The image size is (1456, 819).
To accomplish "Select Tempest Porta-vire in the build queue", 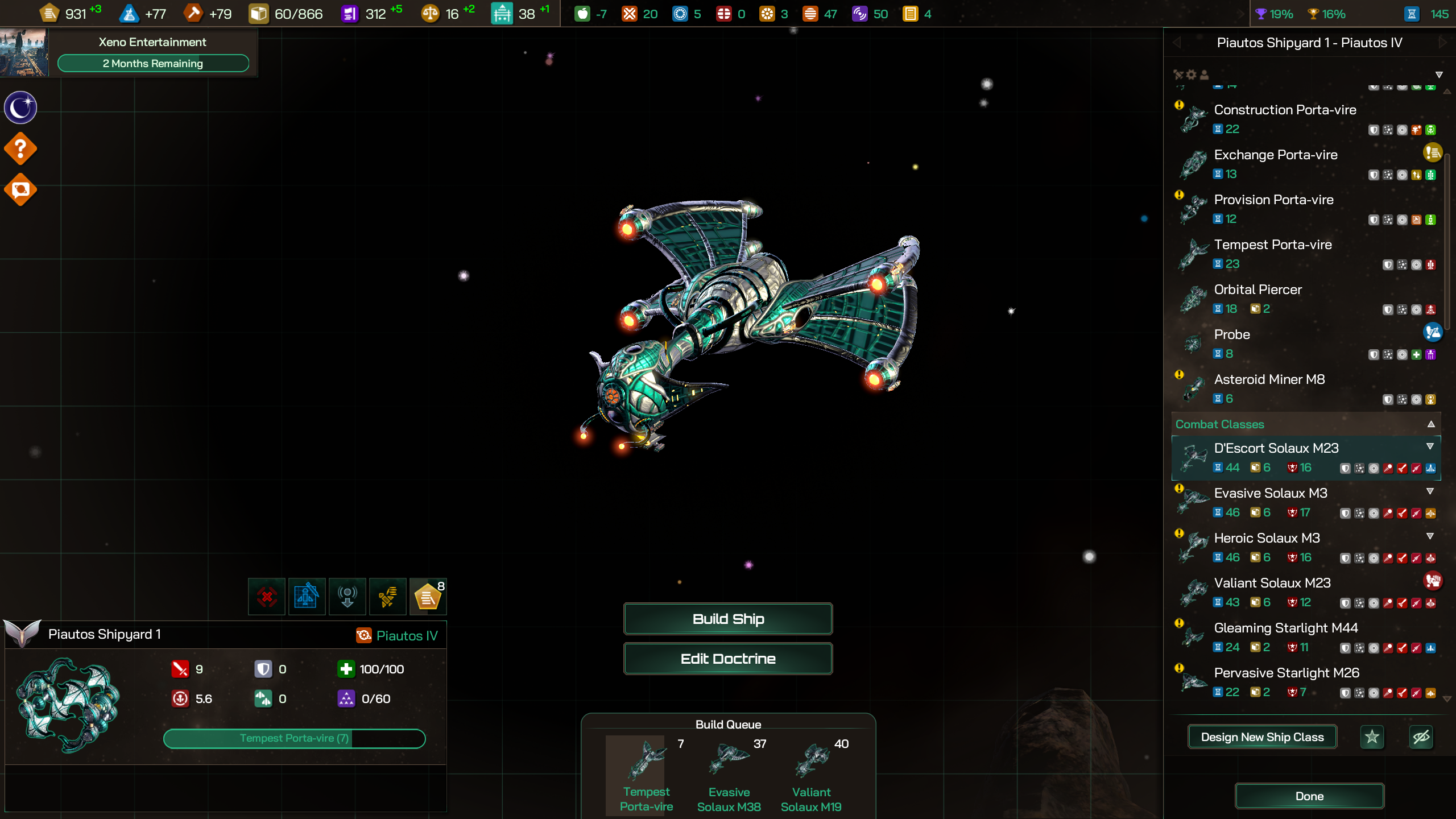I will point(646,775).
